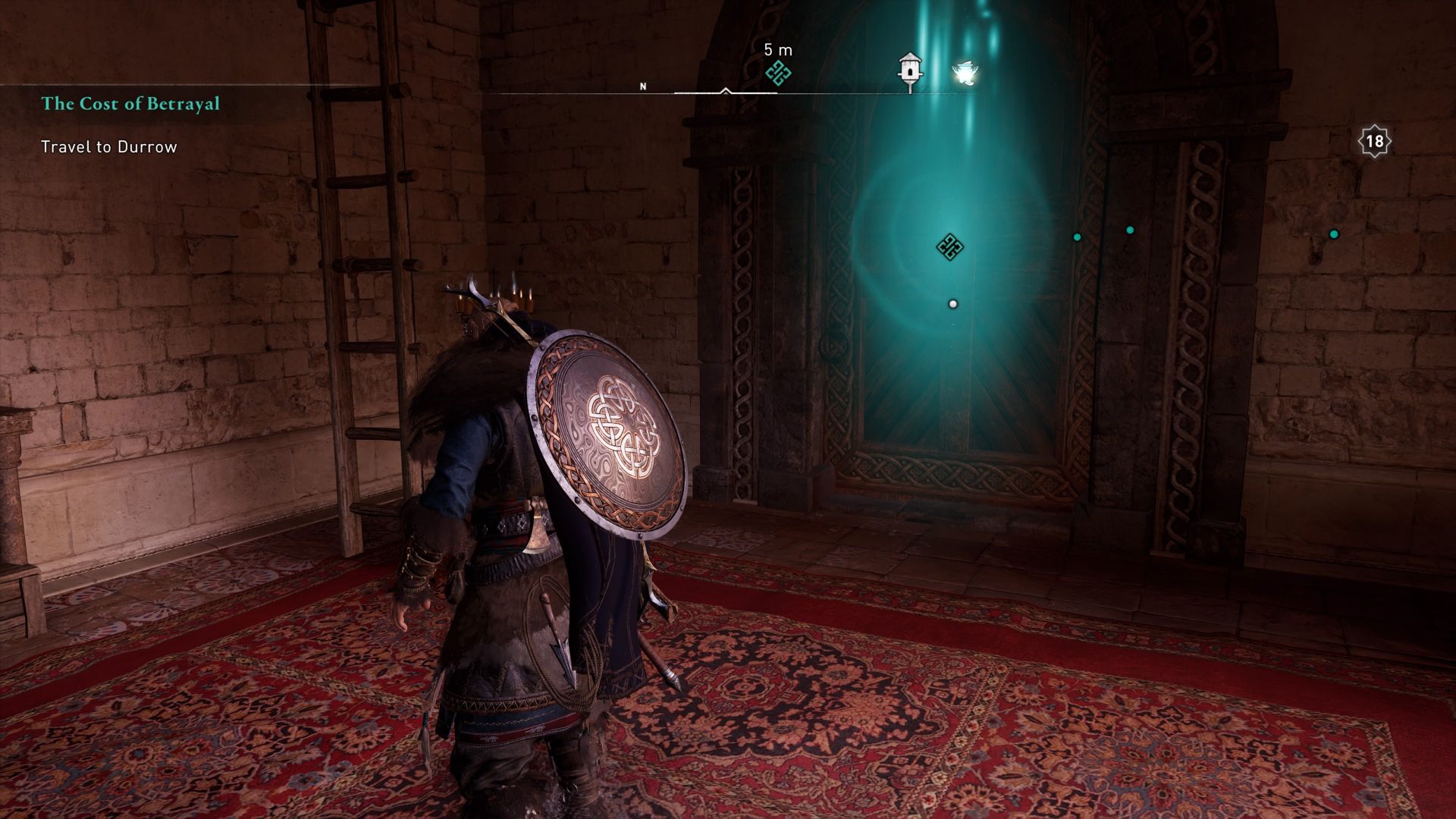This screenshot has width=1456, height=819.
Task: Select the glowing wealth icon on the compass
Action: click(x=965, y=72)
